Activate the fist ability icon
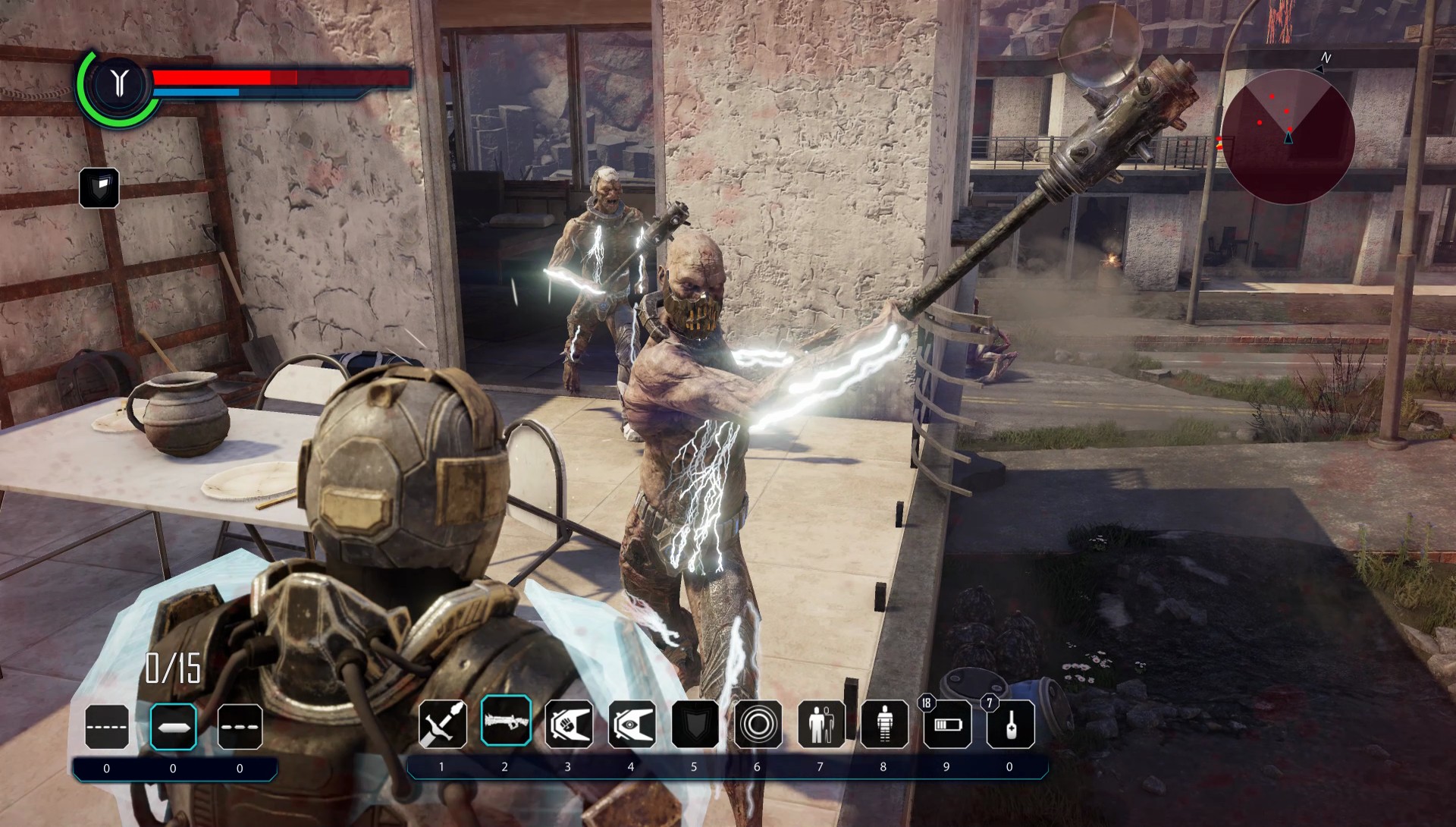1456x827 pixels. [x=569, y=724]
